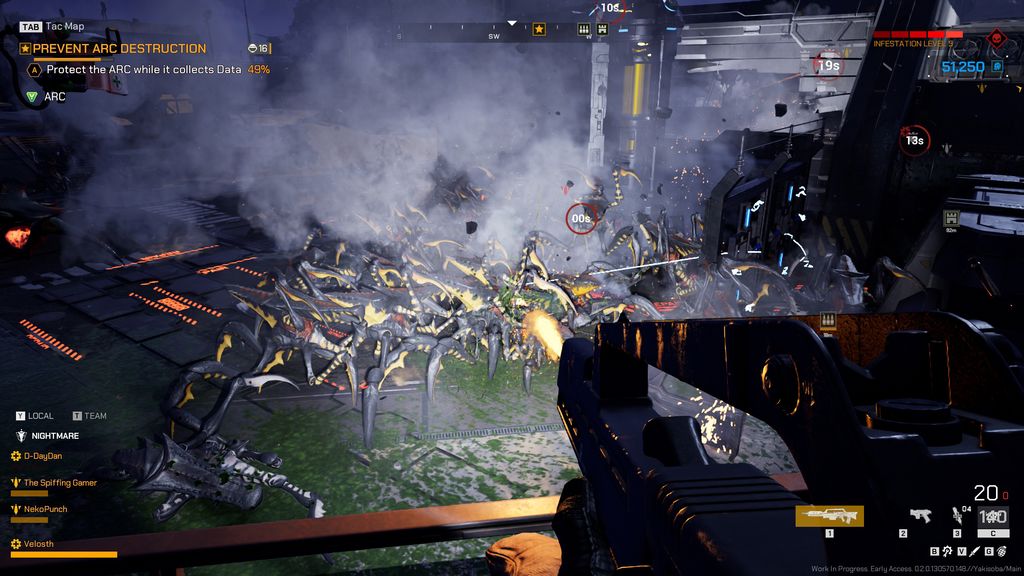Select the star objective marker on the compass
1024x576 pixels.
[x=539, y=30]
